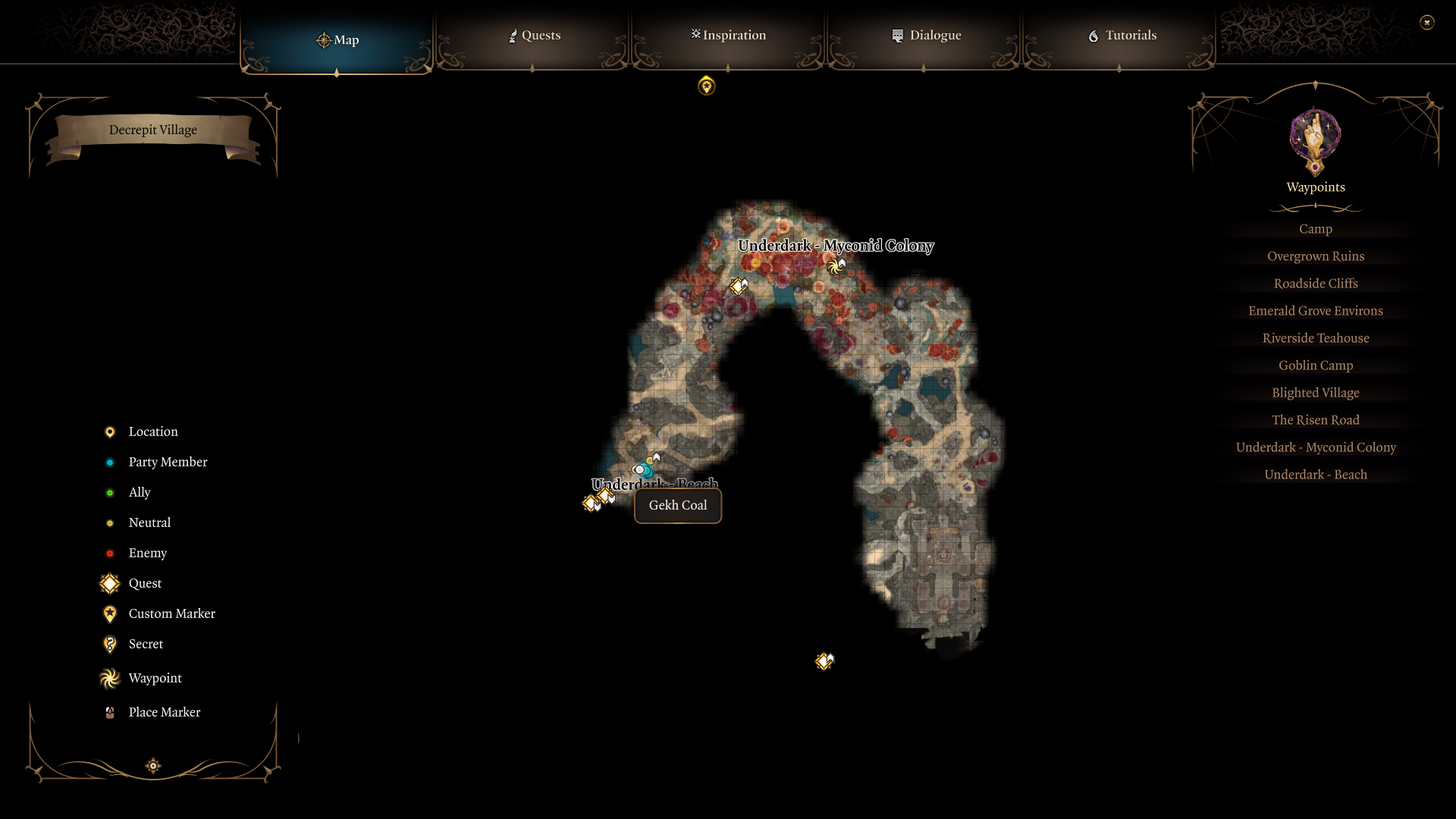Click the Quest legend icon
Image resolution: width=1456 pixels, height=819 pixels.
109,583
